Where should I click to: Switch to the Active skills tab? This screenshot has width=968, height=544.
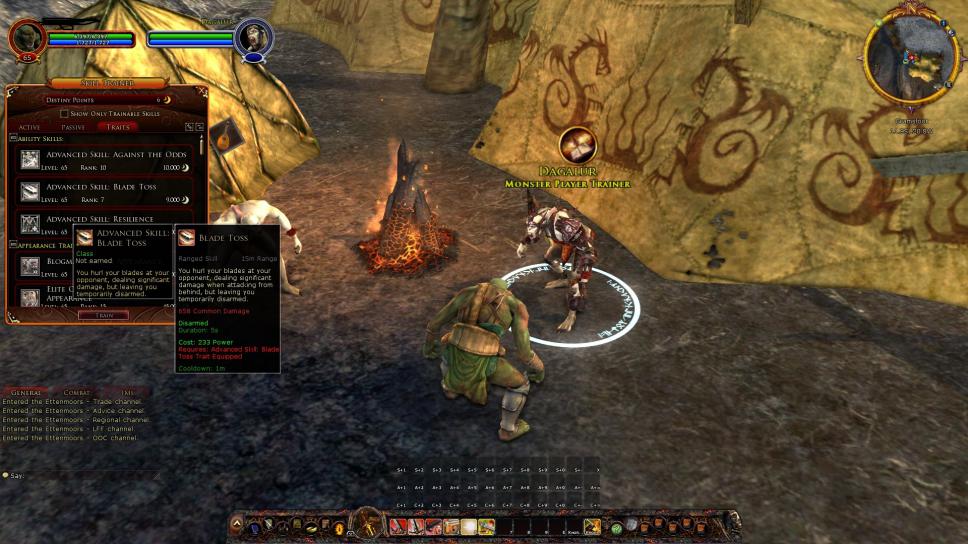coord(30,127)
